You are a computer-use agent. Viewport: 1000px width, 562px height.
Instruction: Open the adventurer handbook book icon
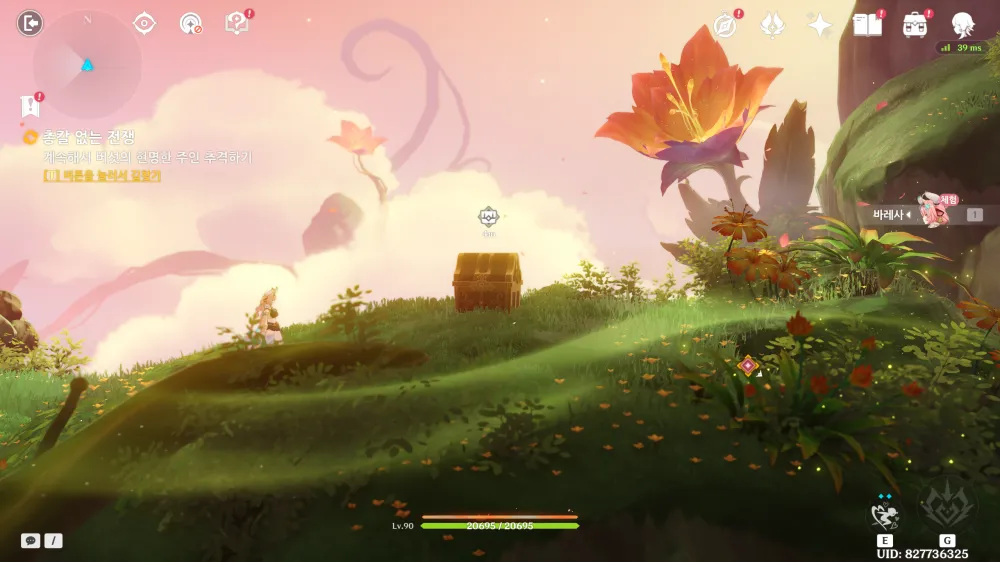(x=867, y=25)
